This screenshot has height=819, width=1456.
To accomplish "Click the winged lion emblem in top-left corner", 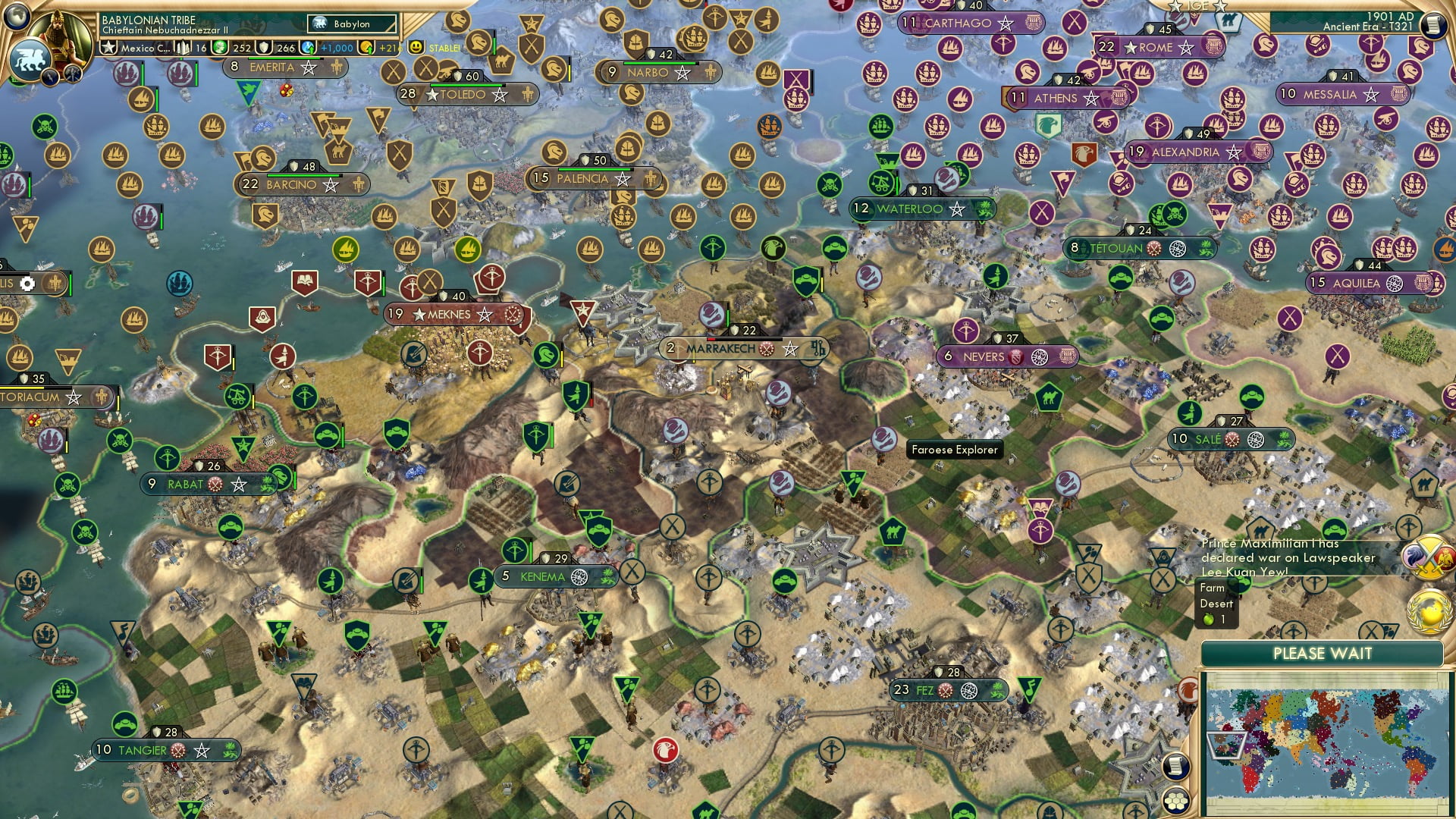I will [30, 61].
